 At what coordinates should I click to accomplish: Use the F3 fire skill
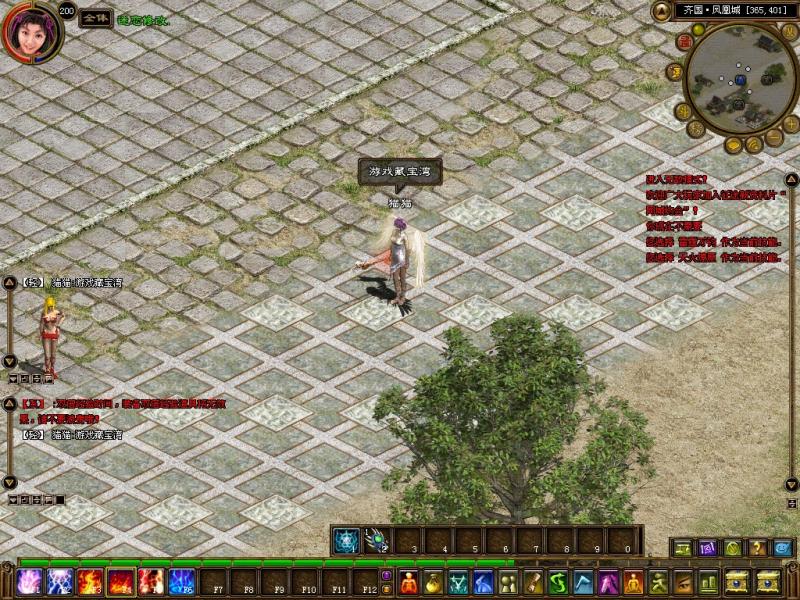90,581
